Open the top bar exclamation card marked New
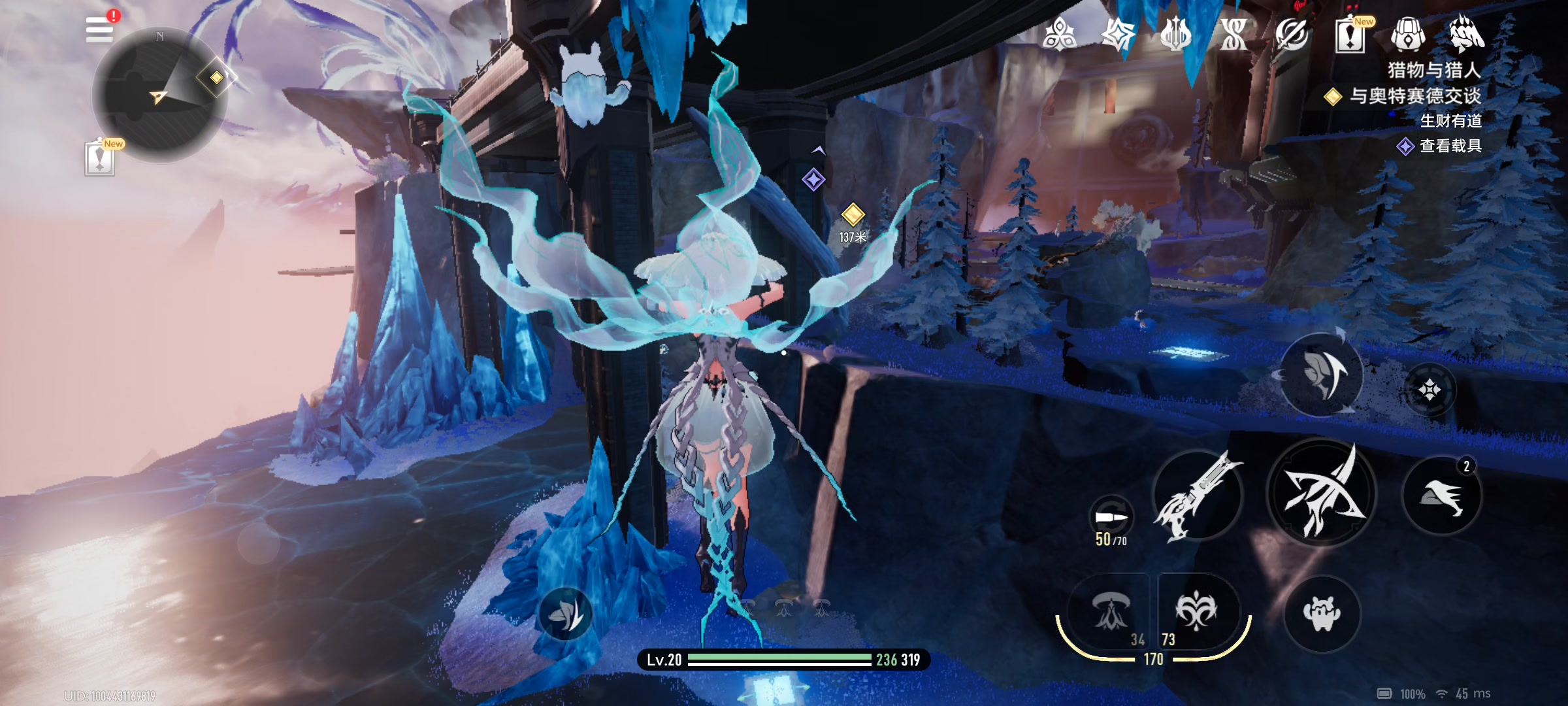Image resolution: width=1568 pixels, height=706 pixels. [x=1350, y=35]
